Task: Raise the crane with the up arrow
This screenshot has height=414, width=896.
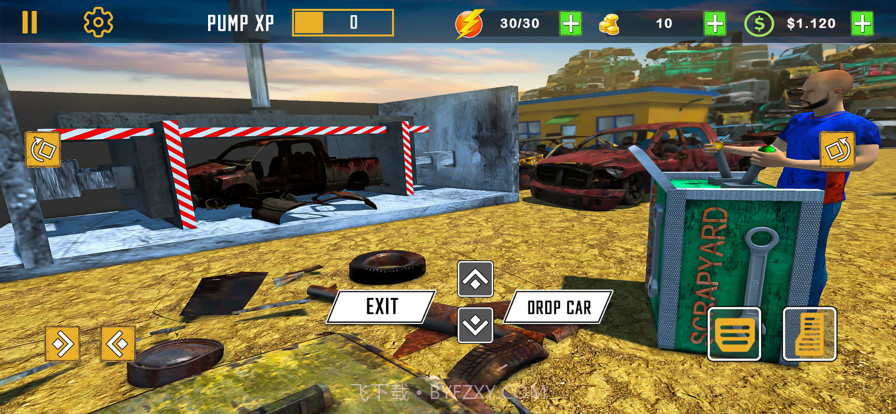Action: pos(475,279)
